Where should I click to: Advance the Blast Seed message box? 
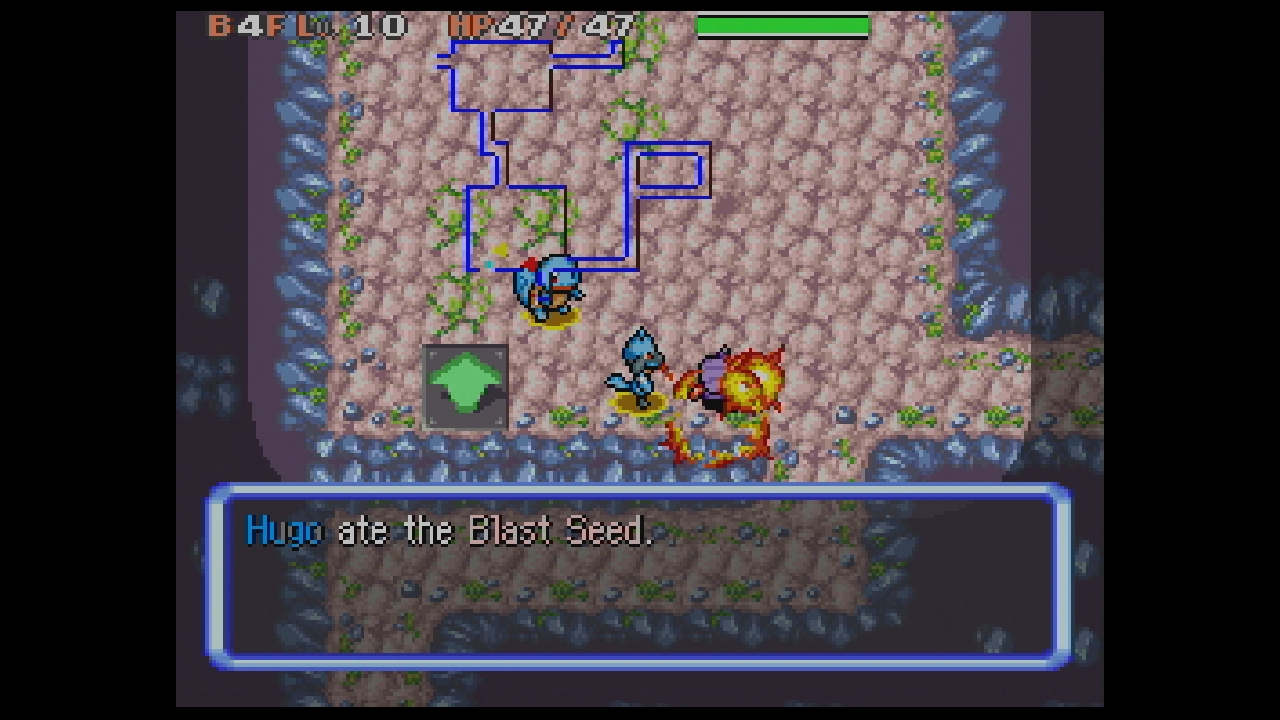click(640, 575)
